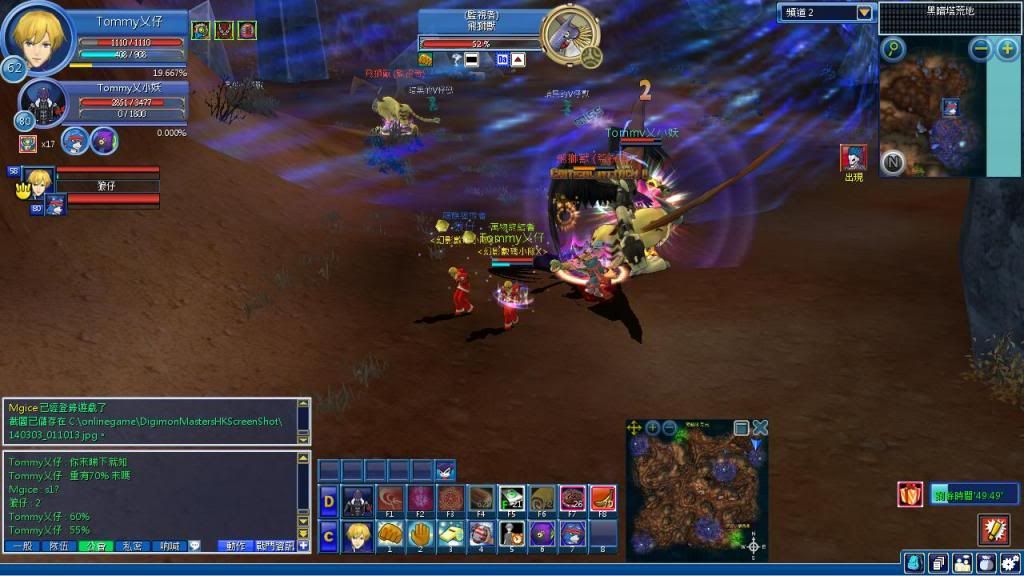The height and width of the screenshot is (576, 1024).
Task: Close the zone map window
Action: click(760, 428)
